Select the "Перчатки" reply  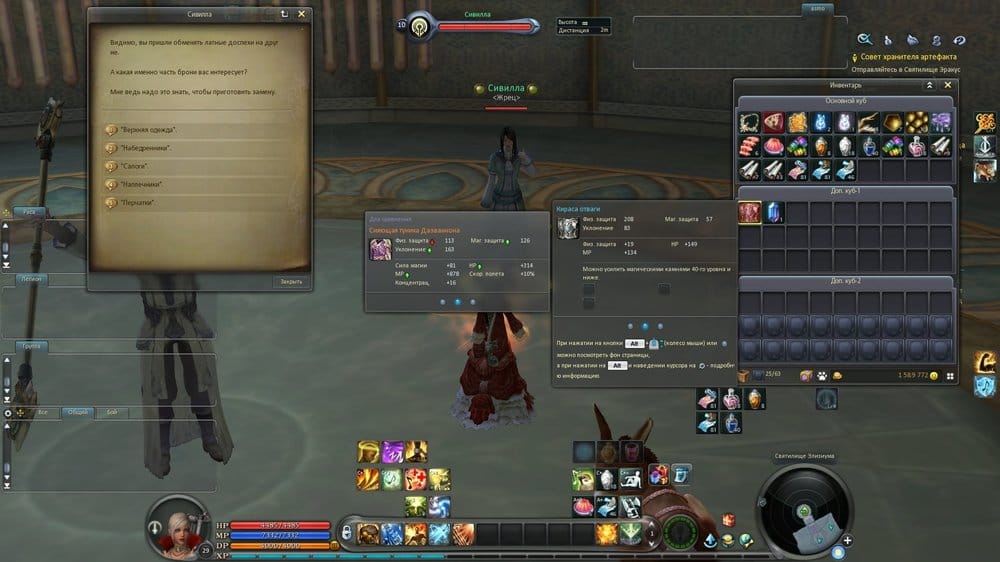tap(138, 202)
